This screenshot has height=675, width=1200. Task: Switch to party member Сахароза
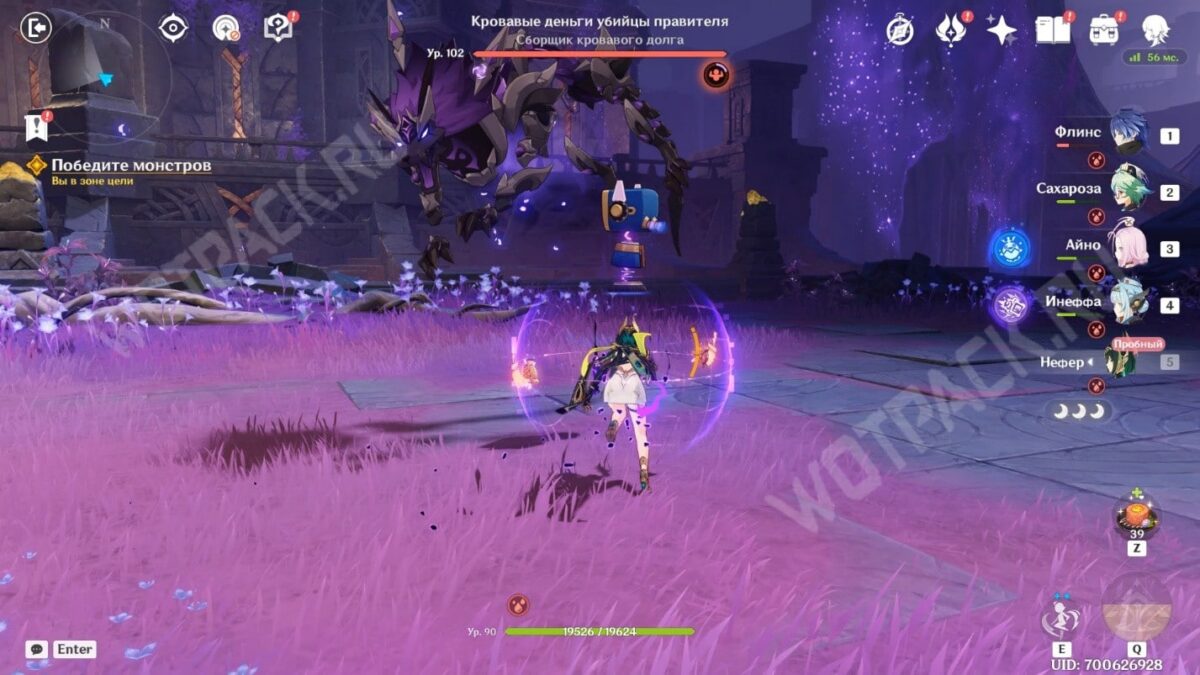click(1127, 191)
